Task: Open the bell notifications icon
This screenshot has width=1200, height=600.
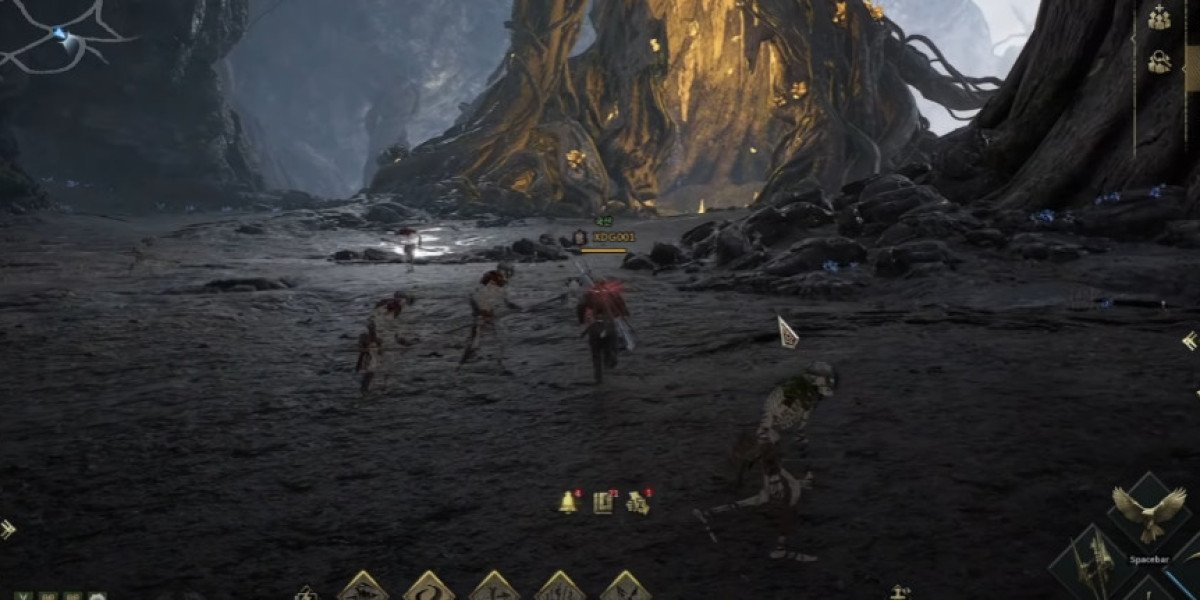Action: [x=568, y=503]
